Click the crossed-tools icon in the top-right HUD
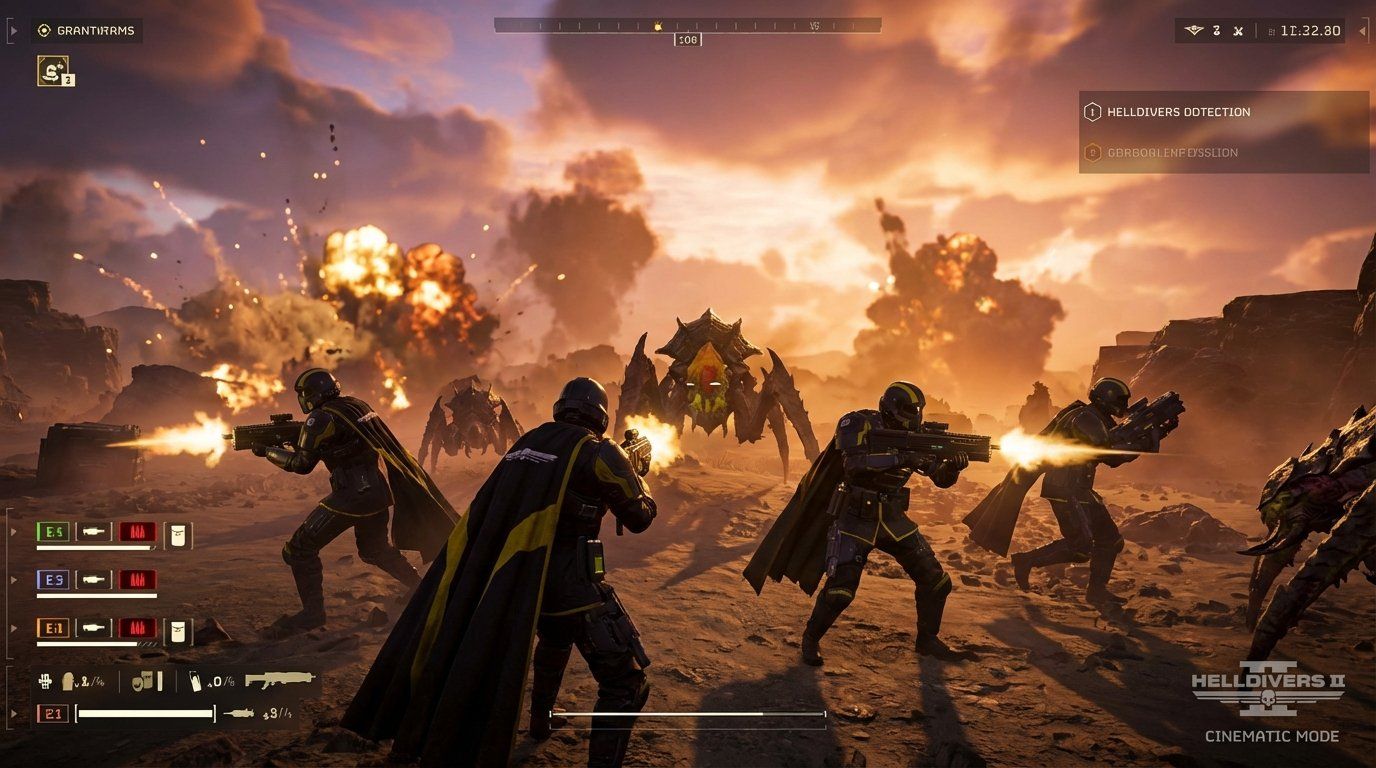1376x768 pixels. [x=1239, y=30]
